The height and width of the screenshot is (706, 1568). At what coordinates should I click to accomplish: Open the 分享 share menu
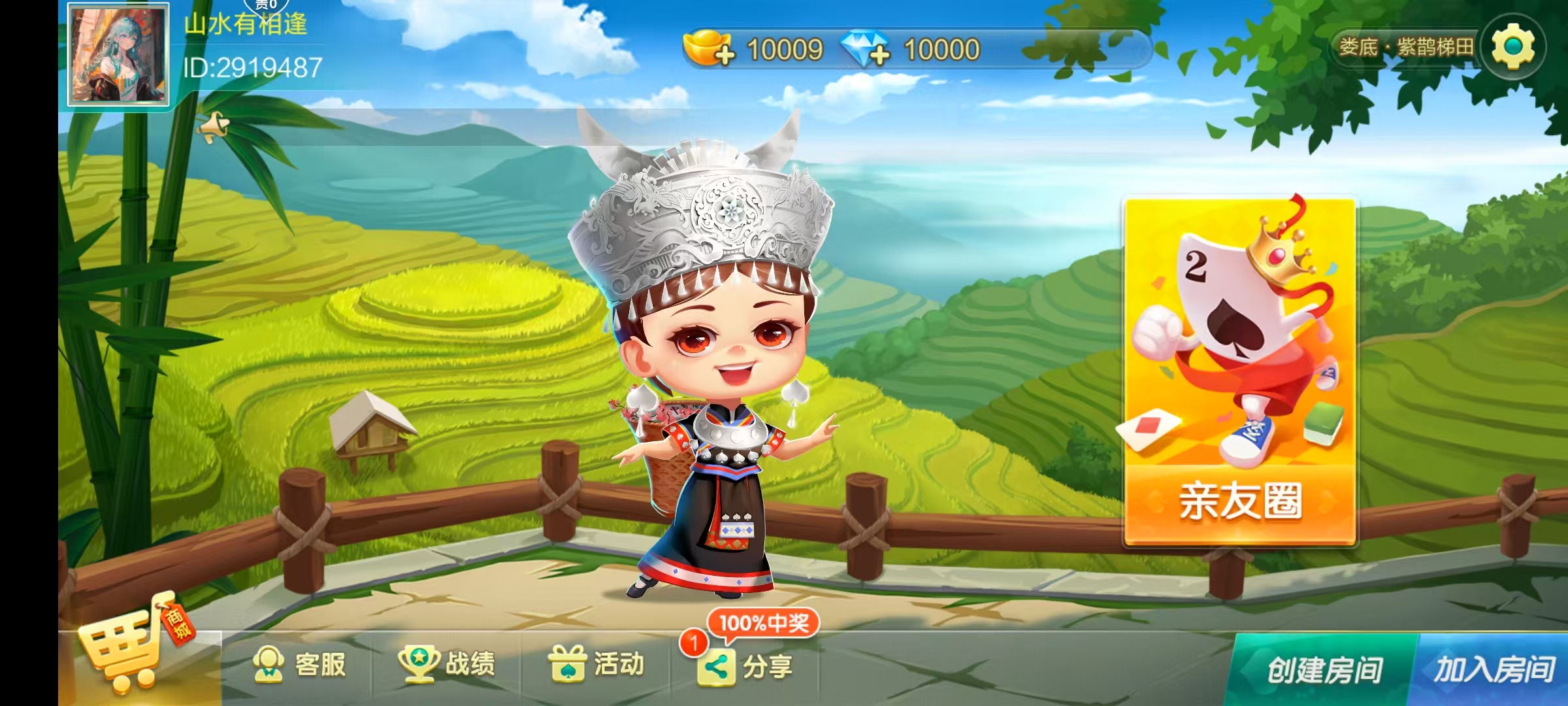(x=745, y=666)
